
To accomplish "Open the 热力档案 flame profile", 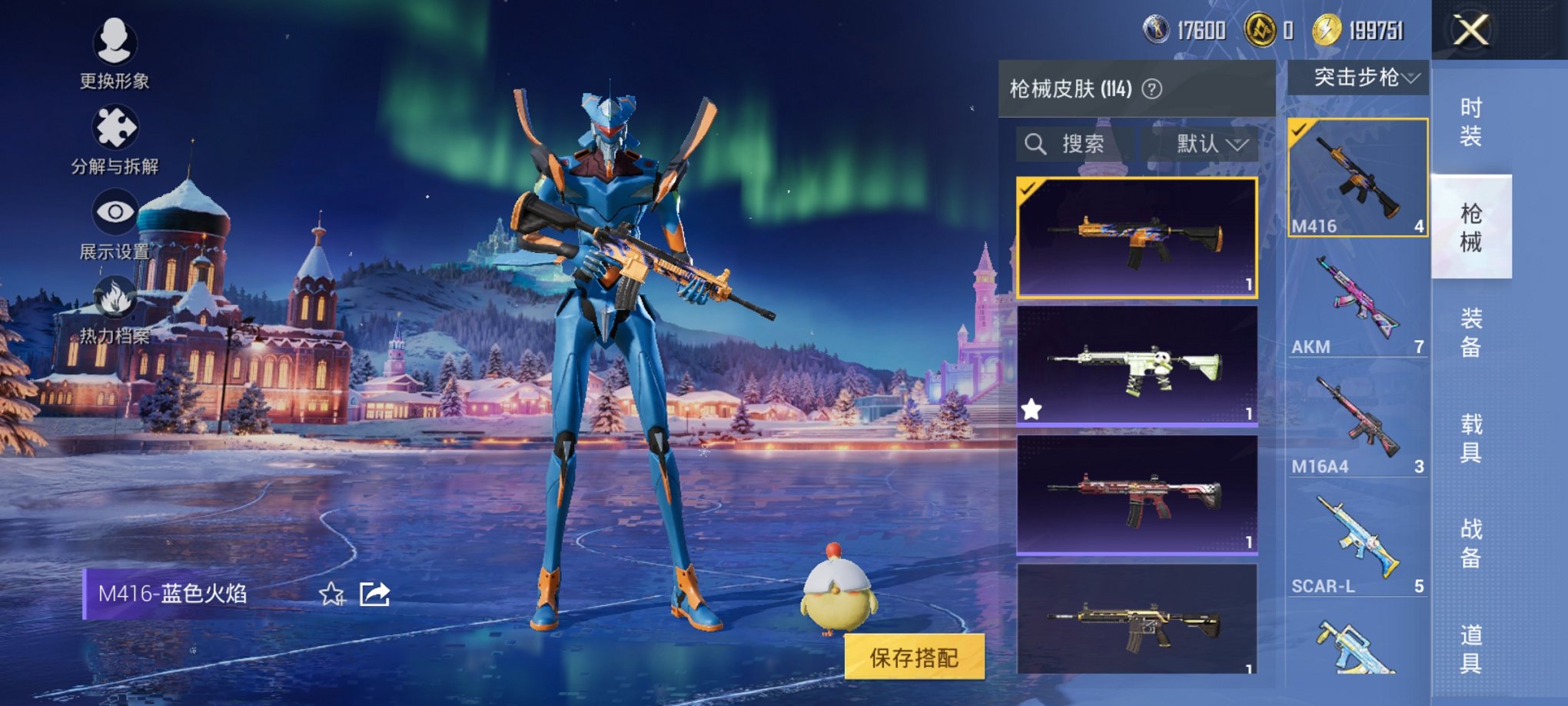I will [x=115, y=309].
